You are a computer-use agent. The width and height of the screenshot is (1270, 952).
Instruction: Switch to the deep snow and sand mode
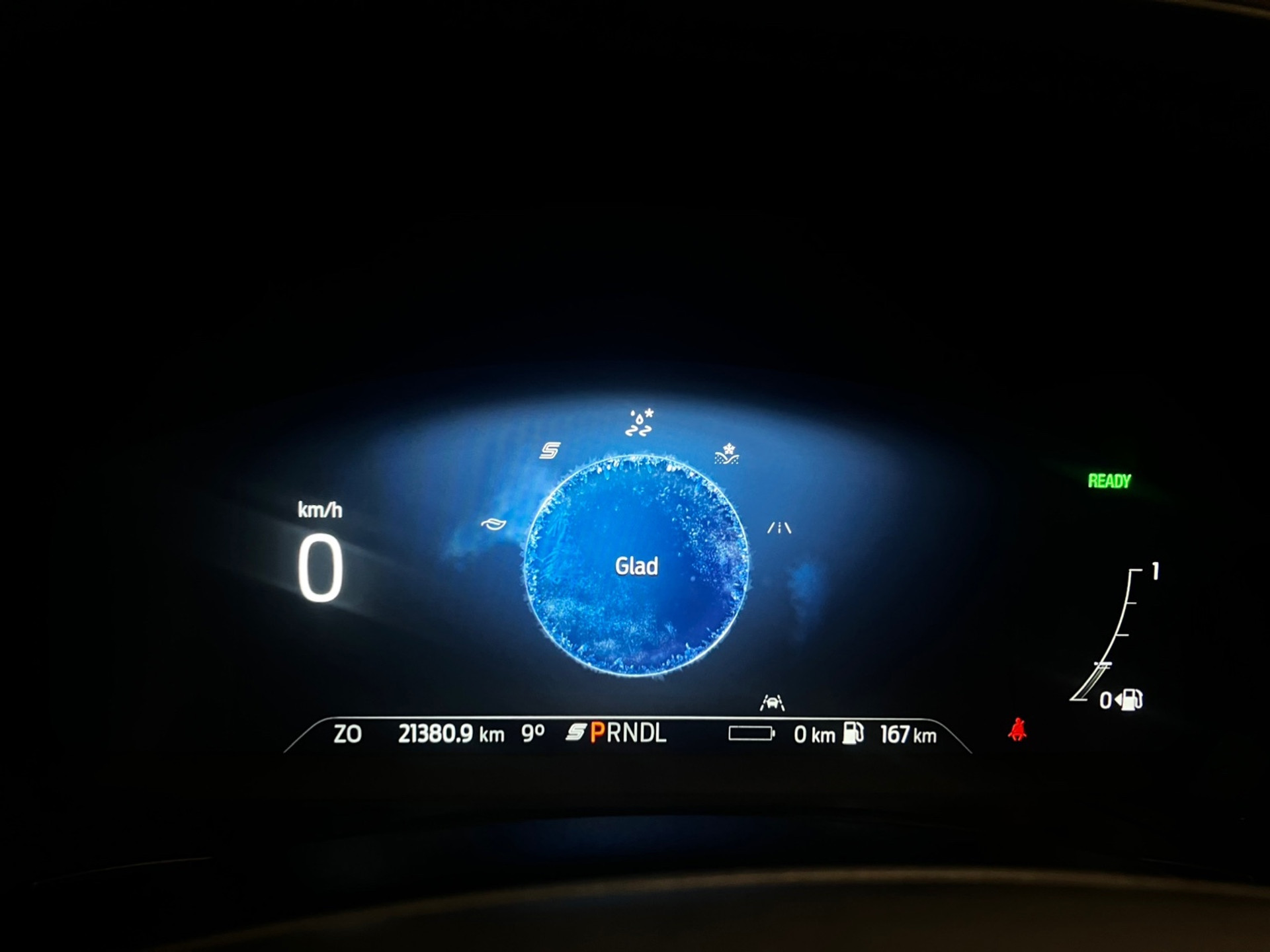727,454
